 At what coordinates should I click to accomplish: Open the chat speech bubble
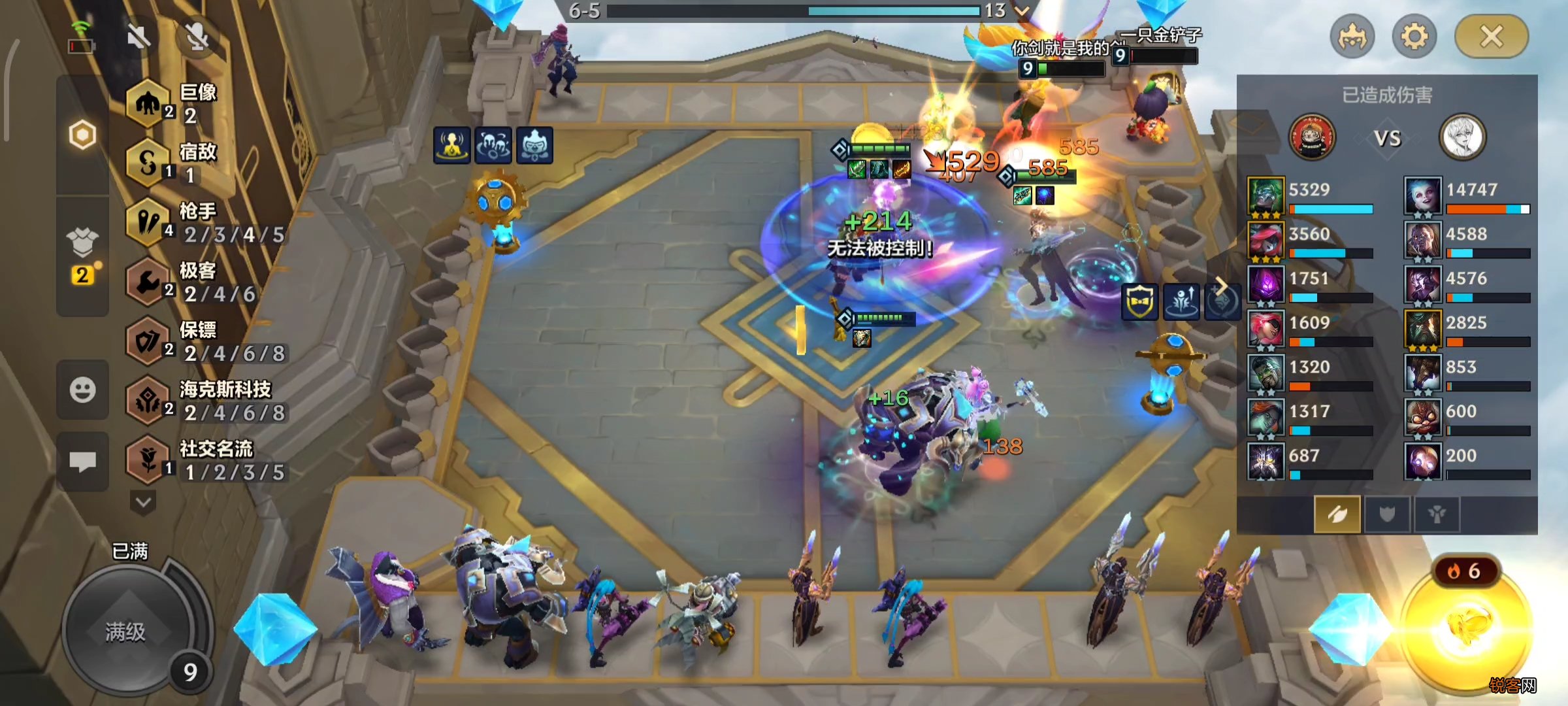pos(82,462)
